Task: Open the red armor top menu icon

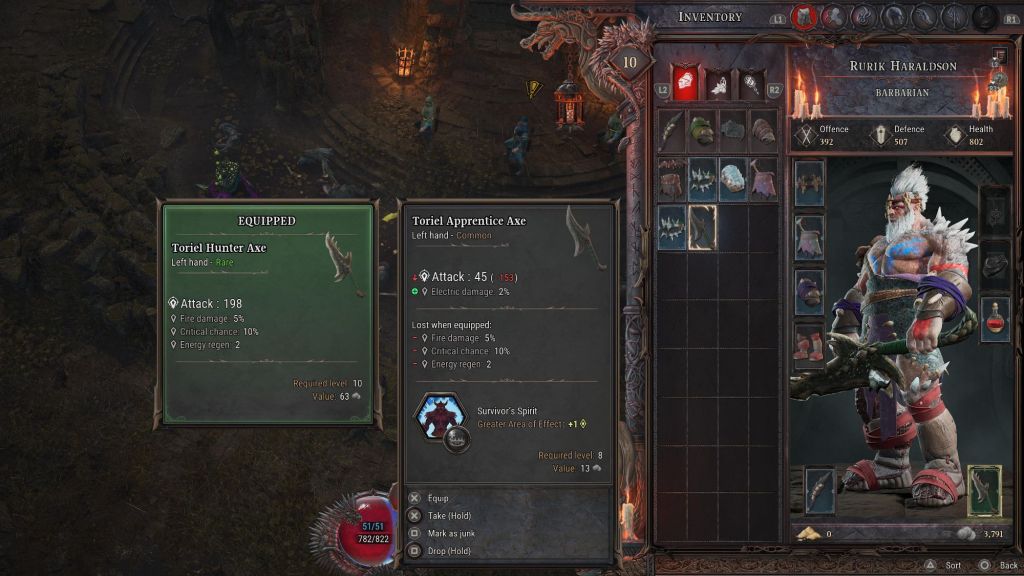Action: click(x=803, y=17)
